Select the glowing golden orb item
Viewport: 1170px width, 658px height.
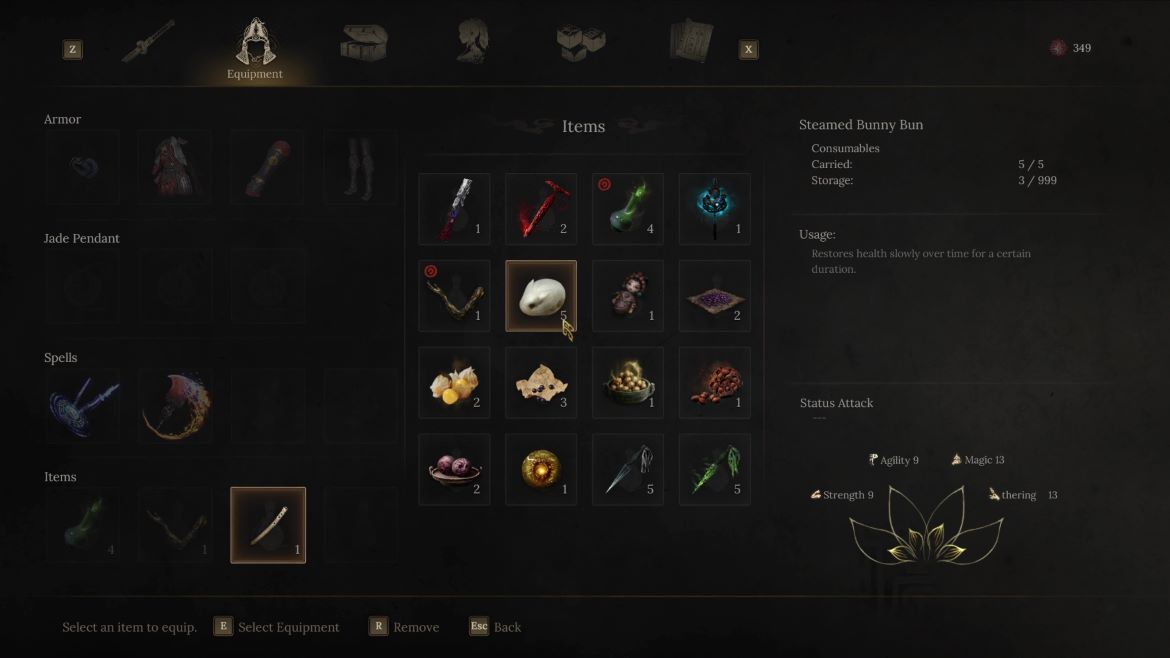[541, 470]
